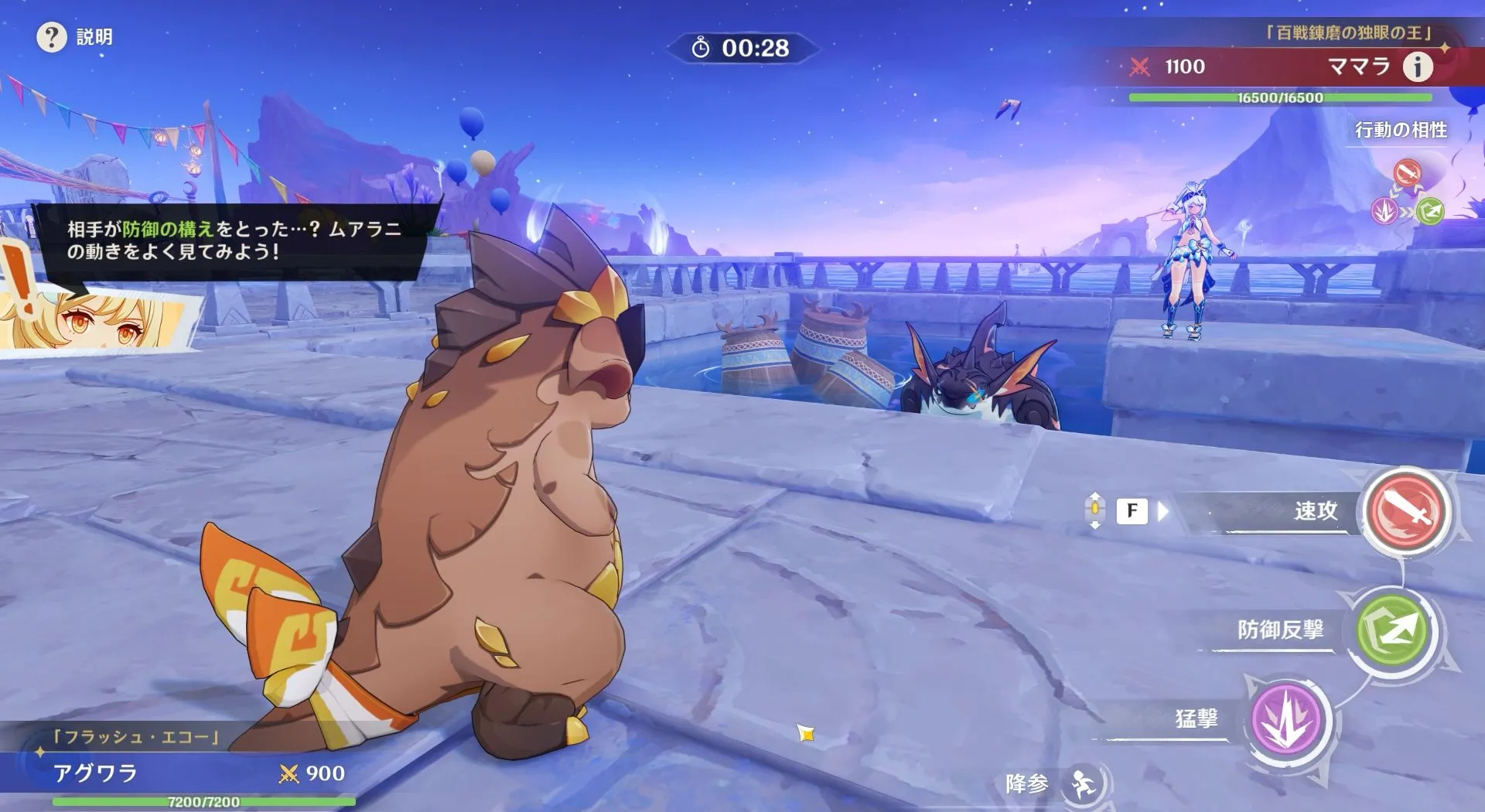Choose the 防御反撃 counter action

[x=1392, y=631]
